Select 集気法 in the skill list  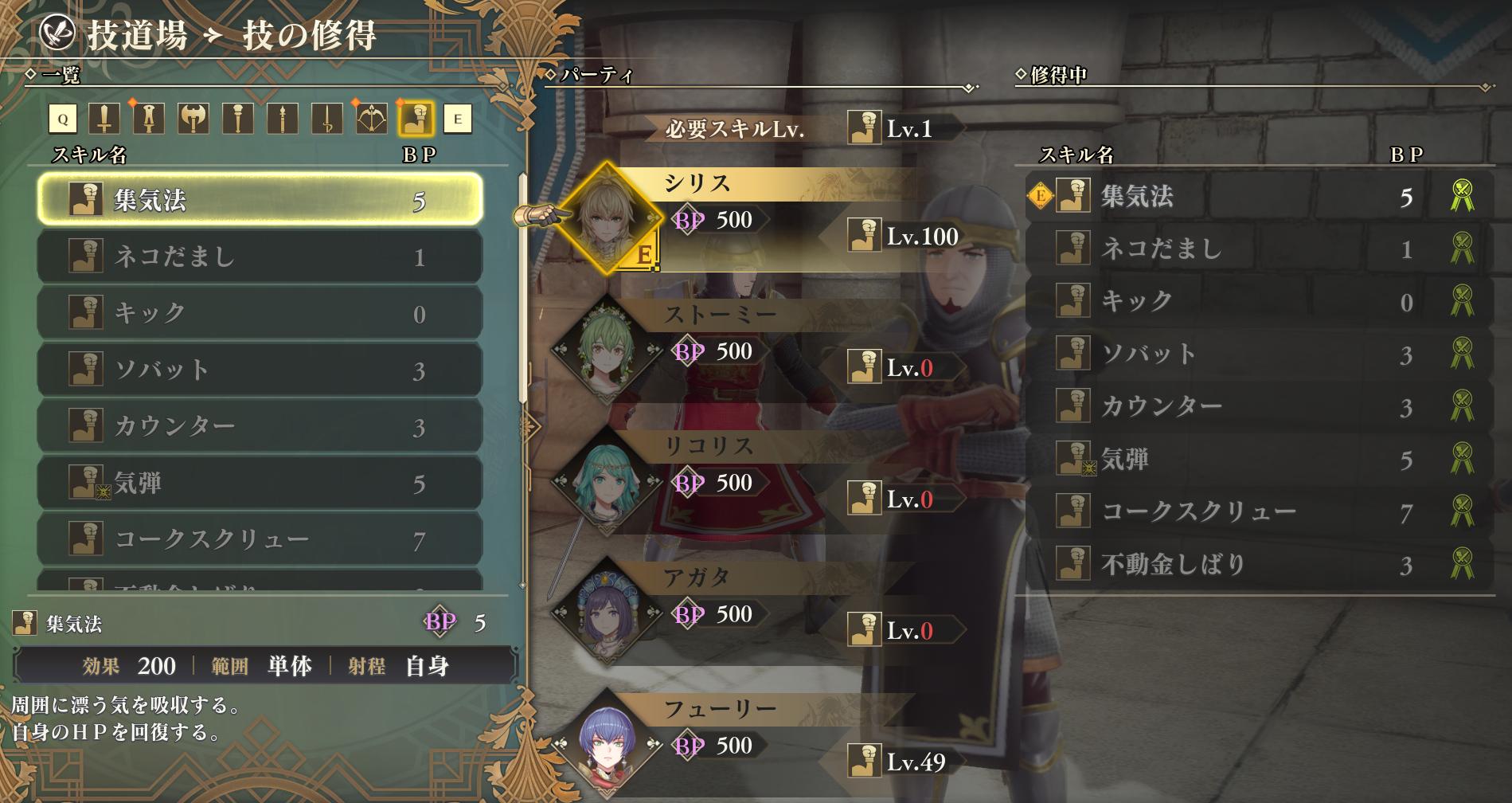260,199
